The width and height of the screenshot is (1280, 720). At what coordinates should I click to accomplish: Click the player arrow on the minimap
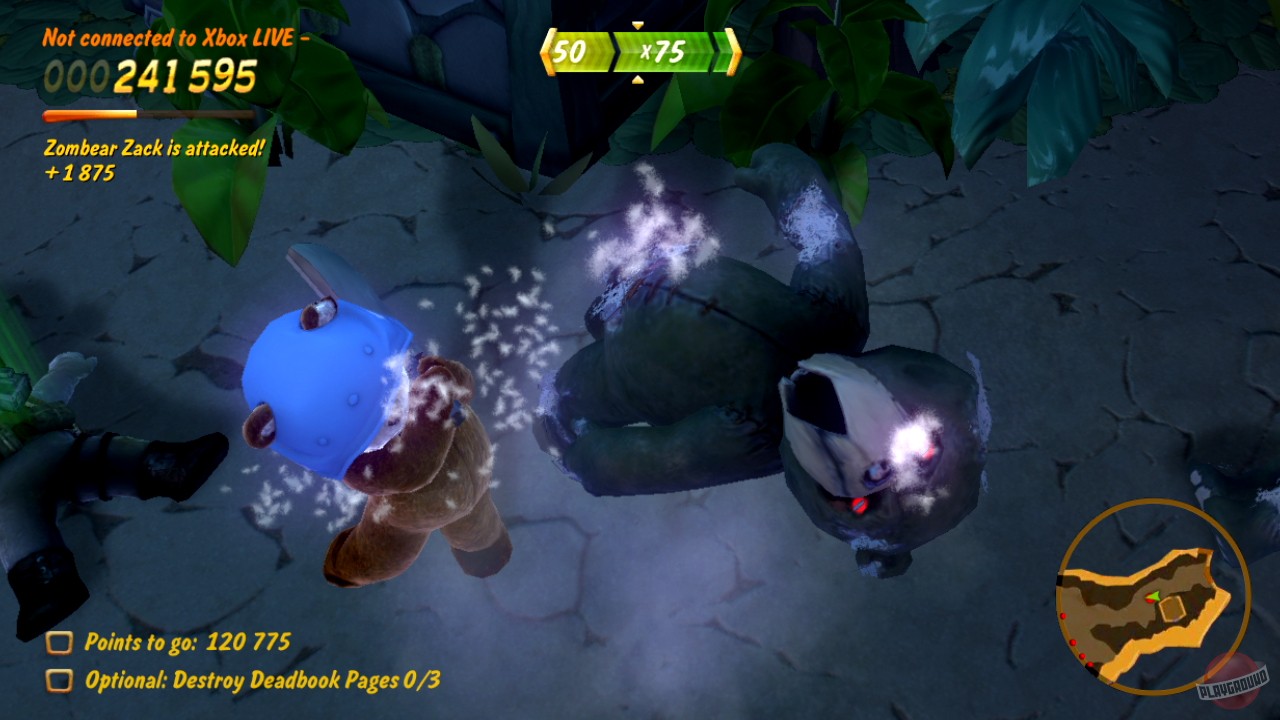(1153, 598)
